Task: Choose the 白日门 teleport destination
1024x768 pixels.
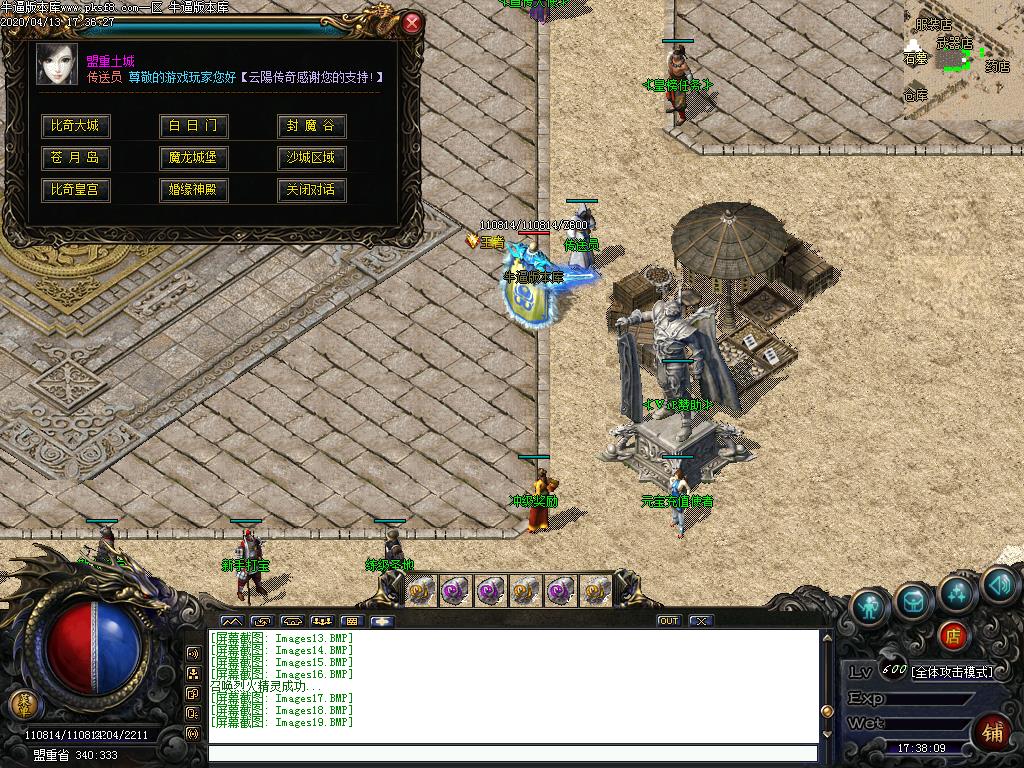Action: coord(193,126)
